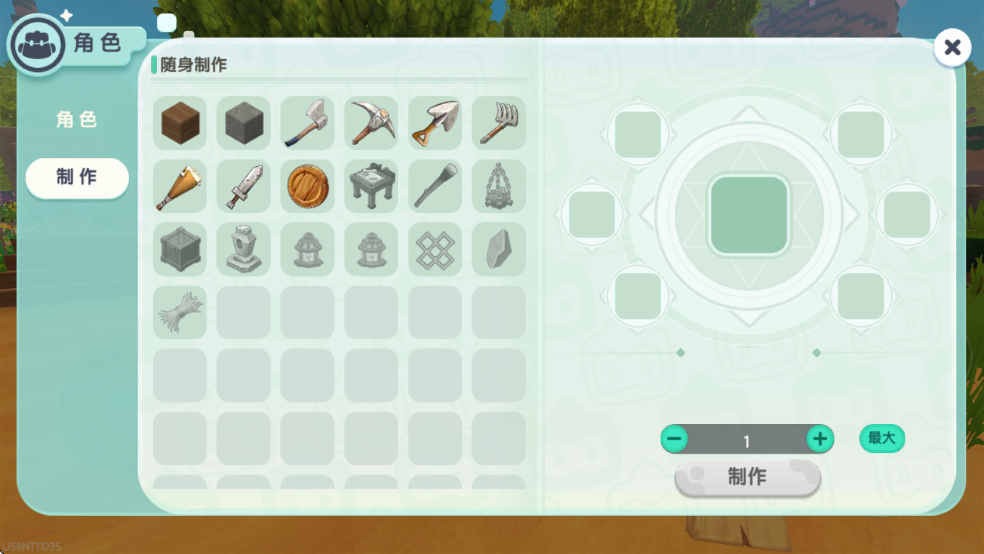Select the lattice fence recipe
Viewport: 984px width, 554px height.
[x=435, y=249]
